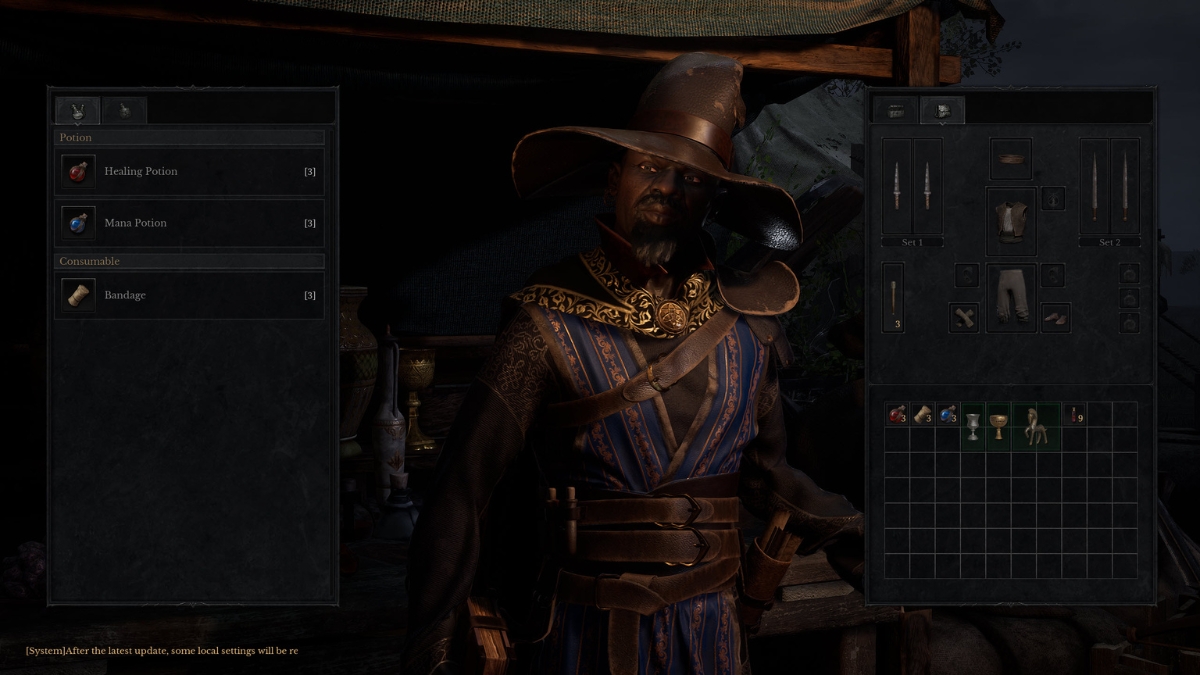Choose the Mana Potion shop entry
The height and width of the screenshot is (675, 1200).
[x=189, y=223]
